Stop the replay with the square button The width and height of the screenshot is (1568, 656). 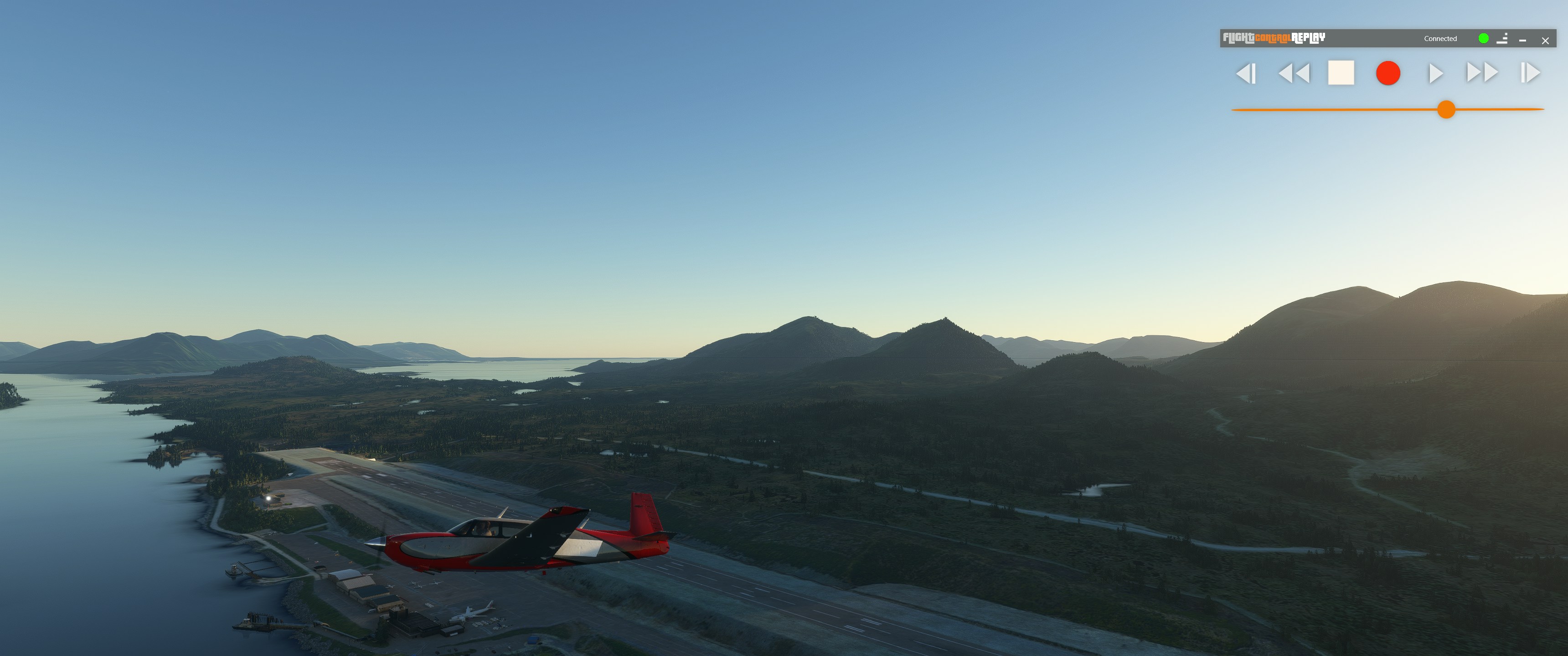[x=1341, y=73]
